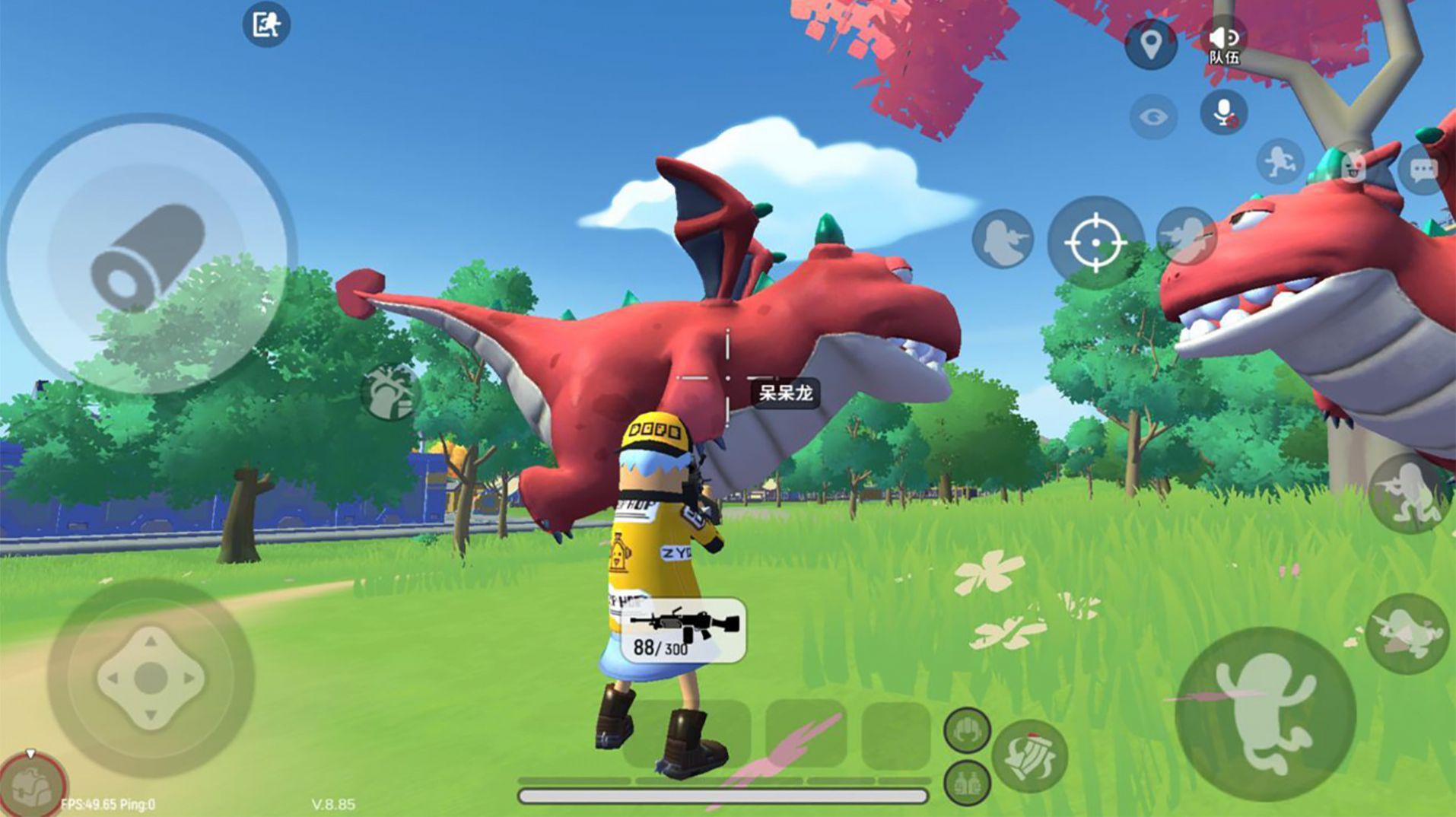
Task: Select the machine gun weapon slot
Action: 683,630
